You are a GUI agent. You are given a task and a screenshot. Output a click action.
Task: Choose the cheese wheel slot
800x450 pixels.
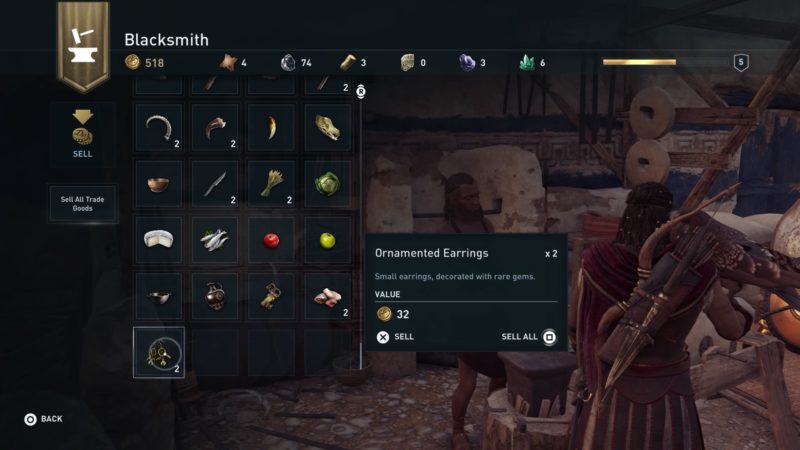coord(159,240)
